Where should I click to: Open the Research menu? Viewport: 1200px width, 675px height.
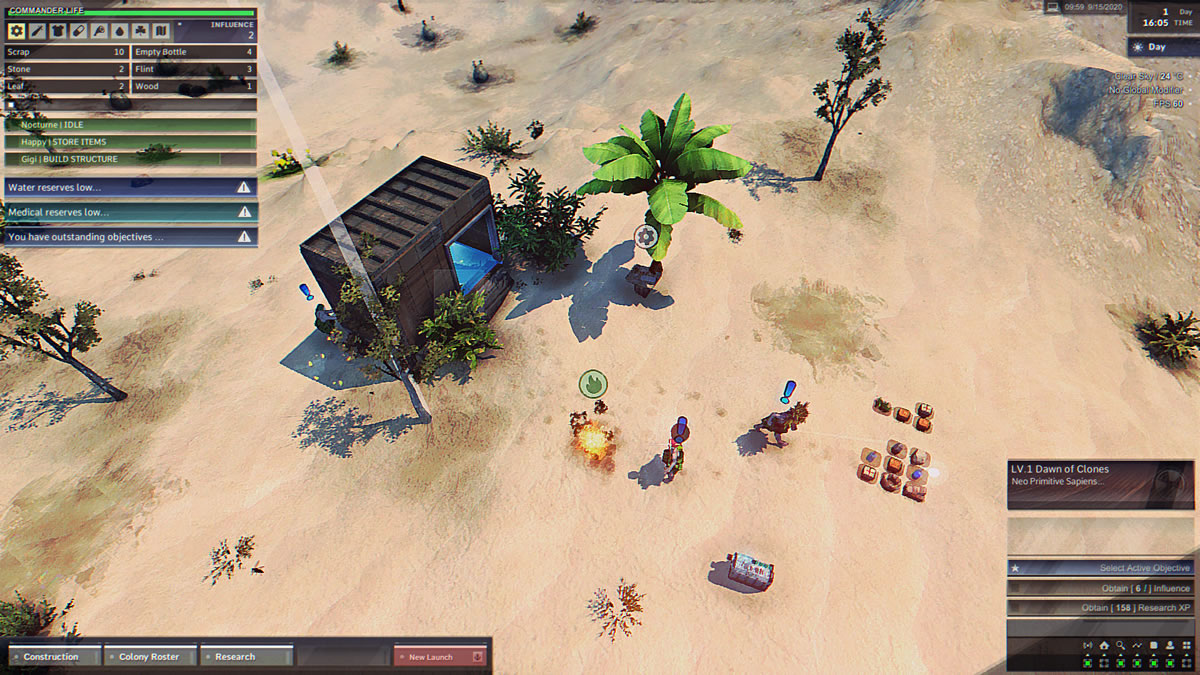coord(246,657)
